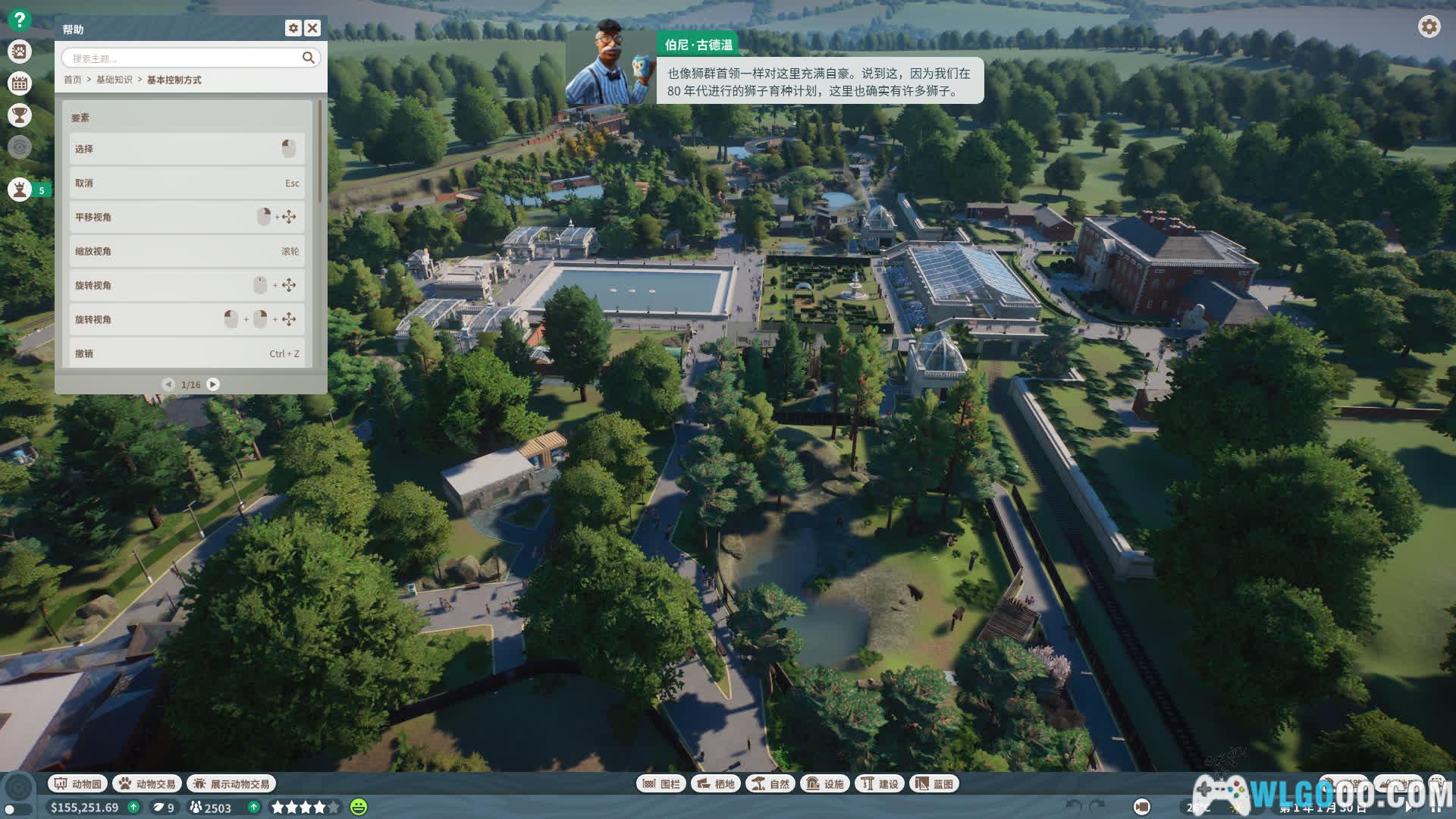Open the trophy objectives icon

20,115
